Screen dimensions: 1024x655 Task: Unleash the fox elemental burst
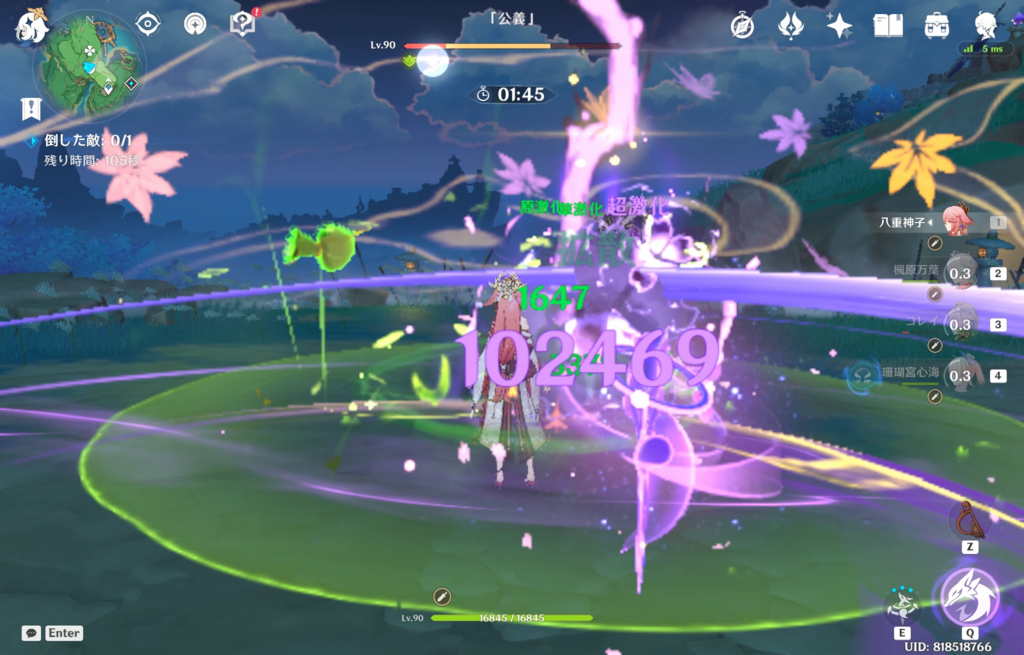967,596
